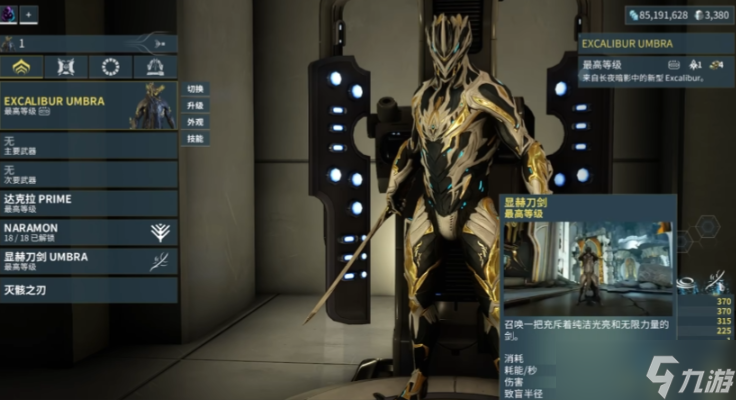The height and width of the screenshot is (400, 736).
Task: Open the Naramon focus school slot
Action: tap(88, 232)
